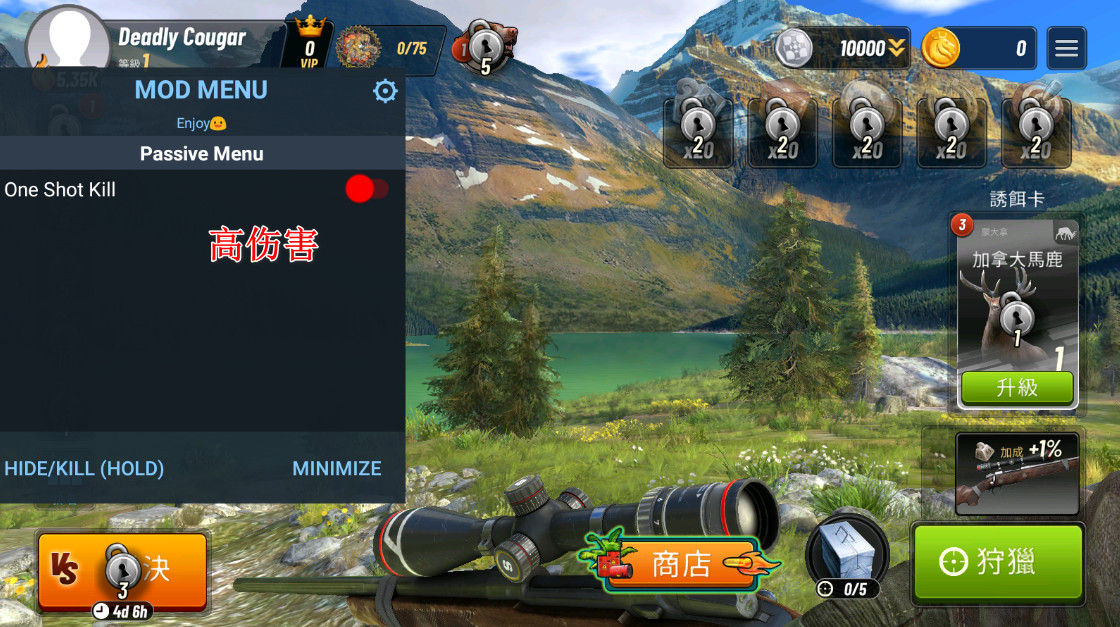Start the green 狩獵 hunt button

997,562
